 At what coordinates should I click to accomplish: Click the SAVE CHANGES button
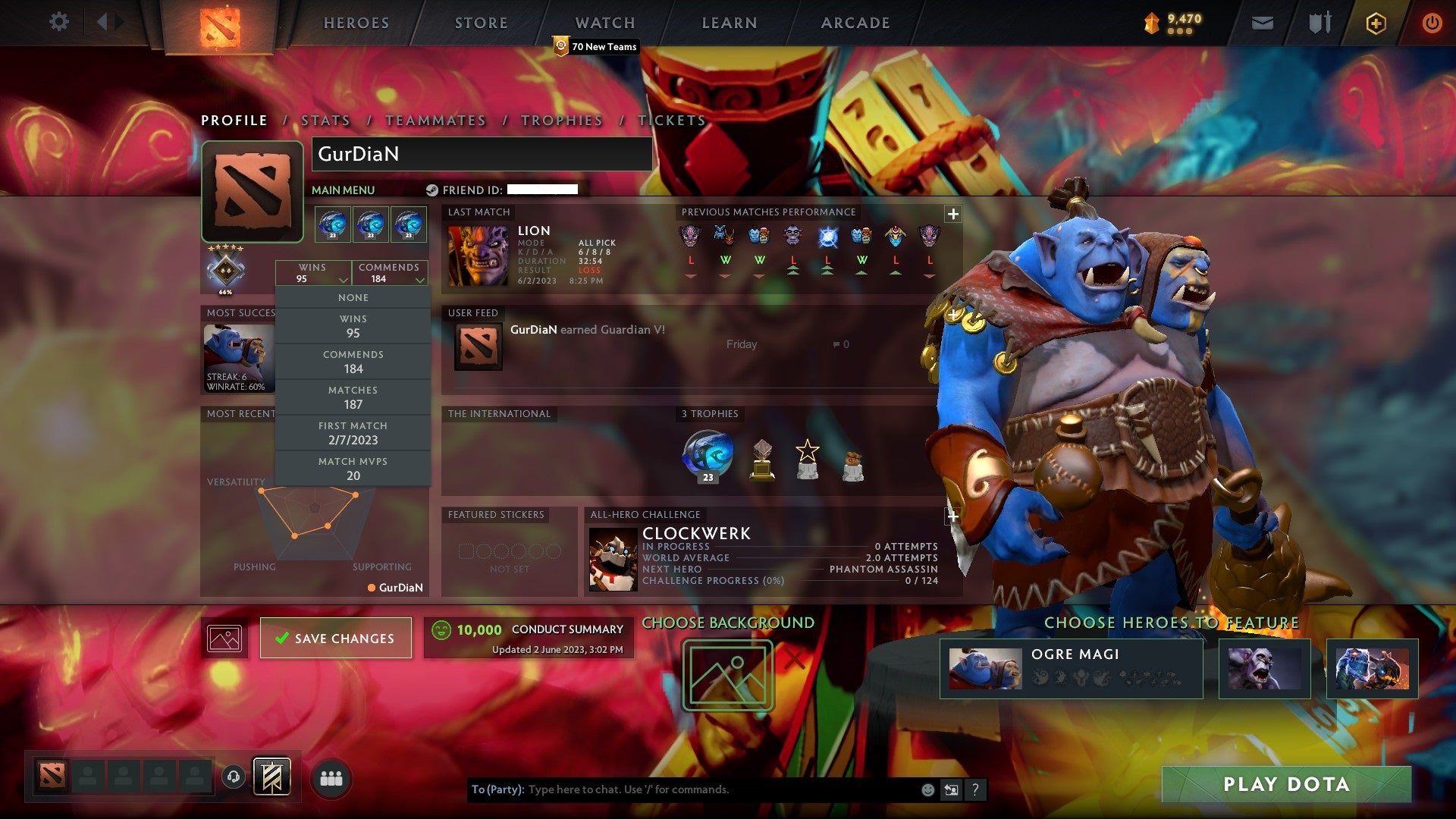coord(335,638)
